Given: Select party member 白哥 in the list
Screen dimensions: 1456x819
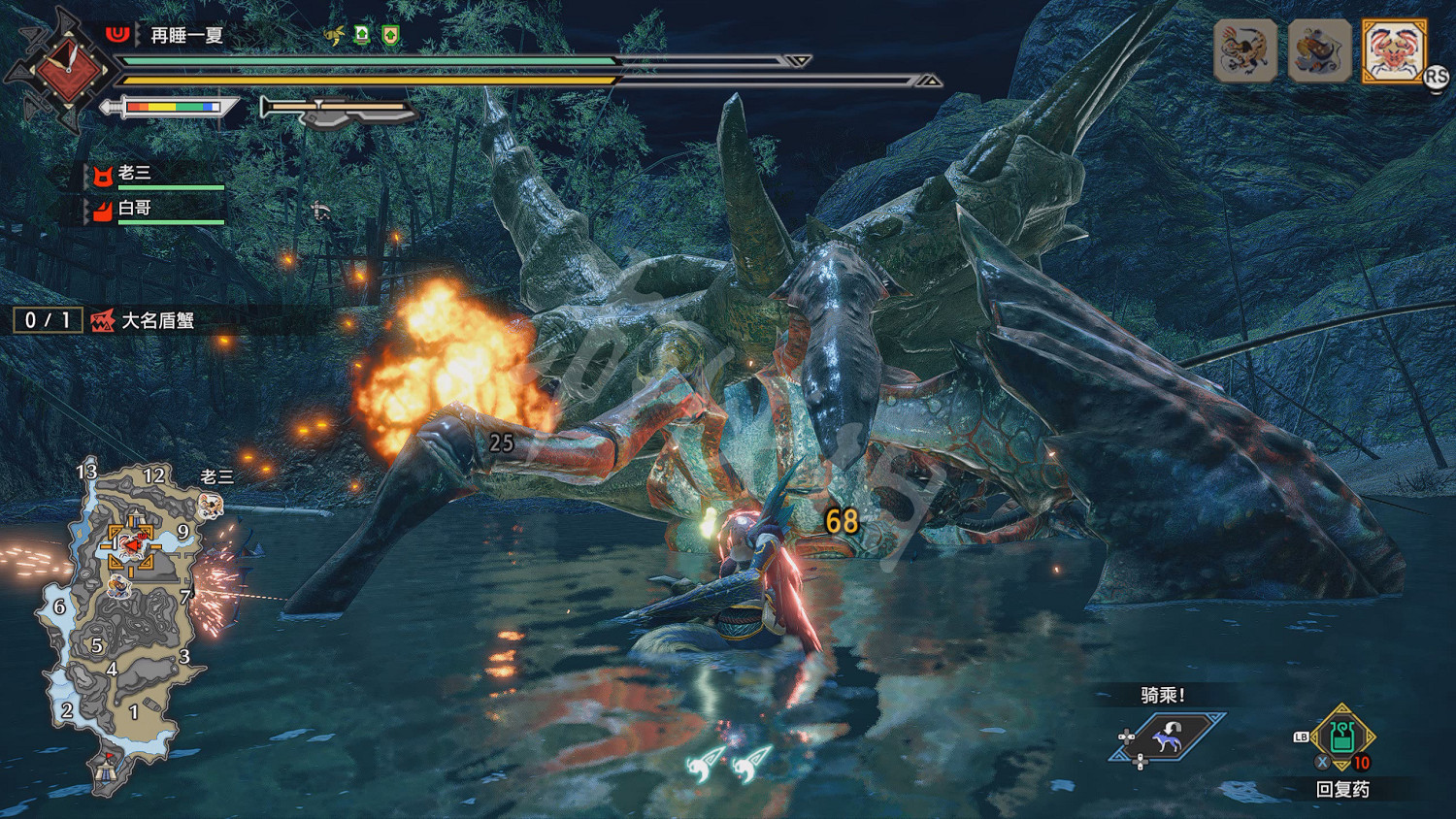Looking at the screenshot, I should pyautogui.click(x=136, y=209).
